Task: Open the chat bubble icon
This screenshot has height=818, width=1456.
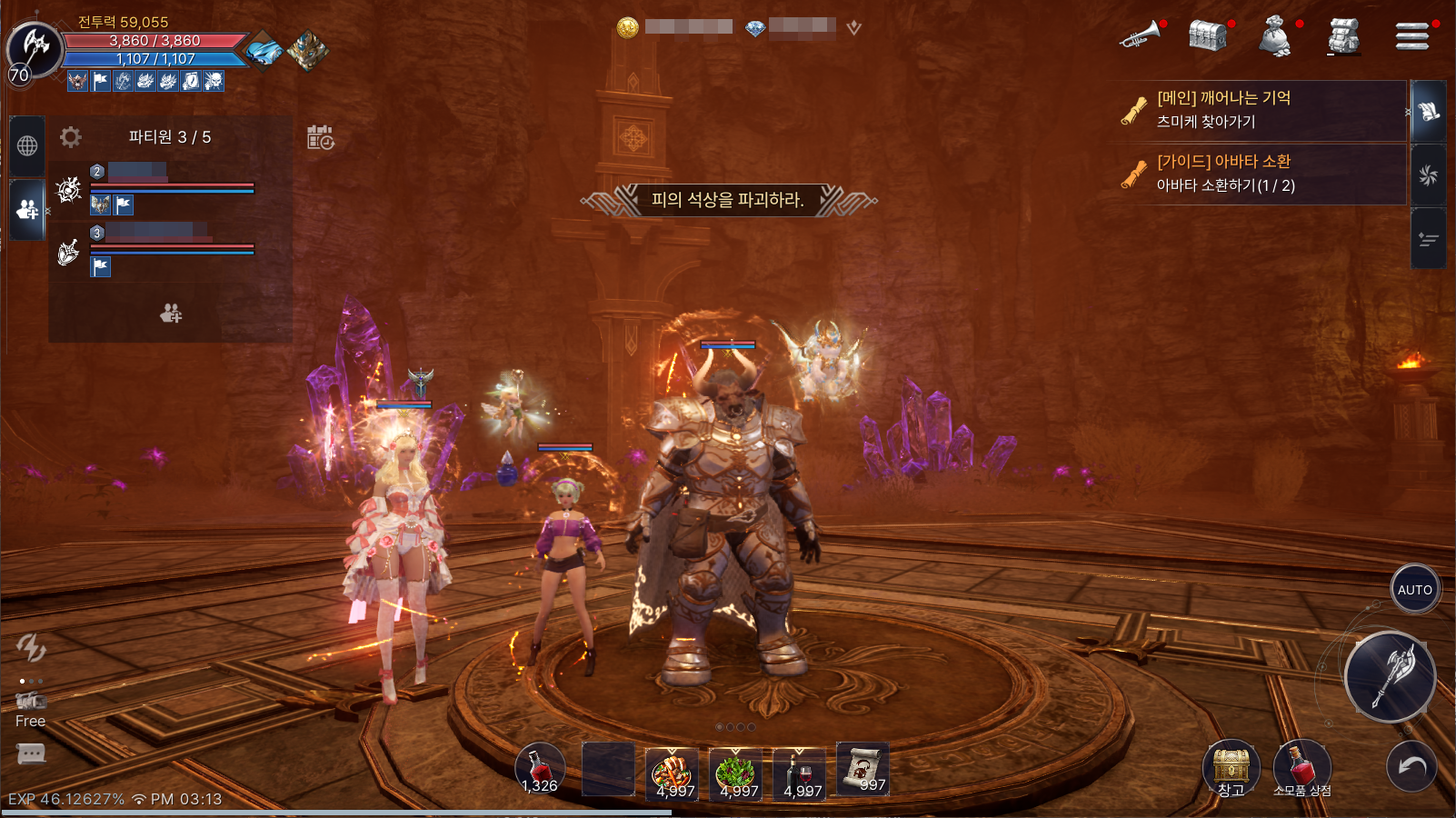Action: [x=31, y=753]
